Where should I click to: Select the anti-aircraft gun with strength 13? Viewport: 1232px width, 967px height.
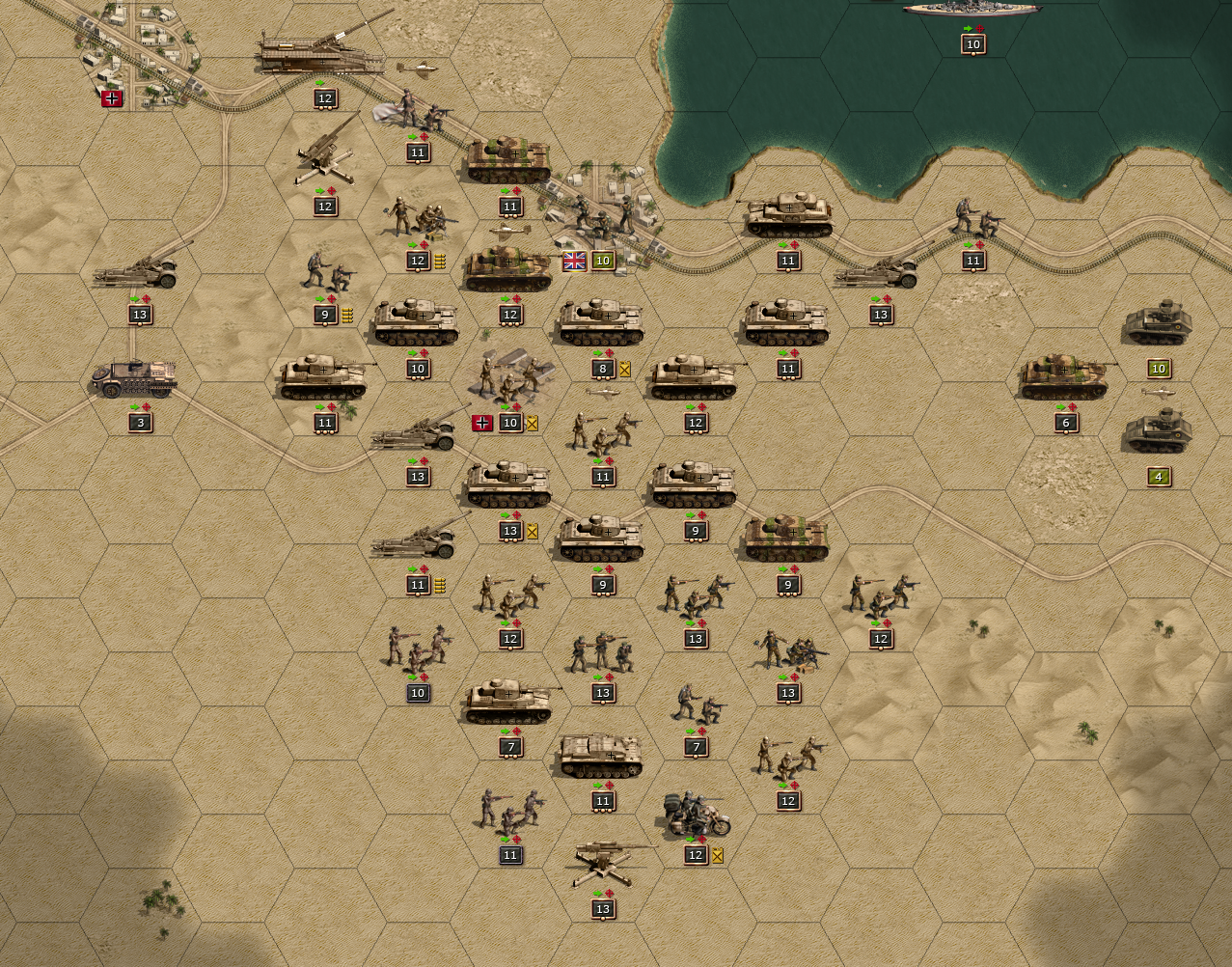coord(603,862)
